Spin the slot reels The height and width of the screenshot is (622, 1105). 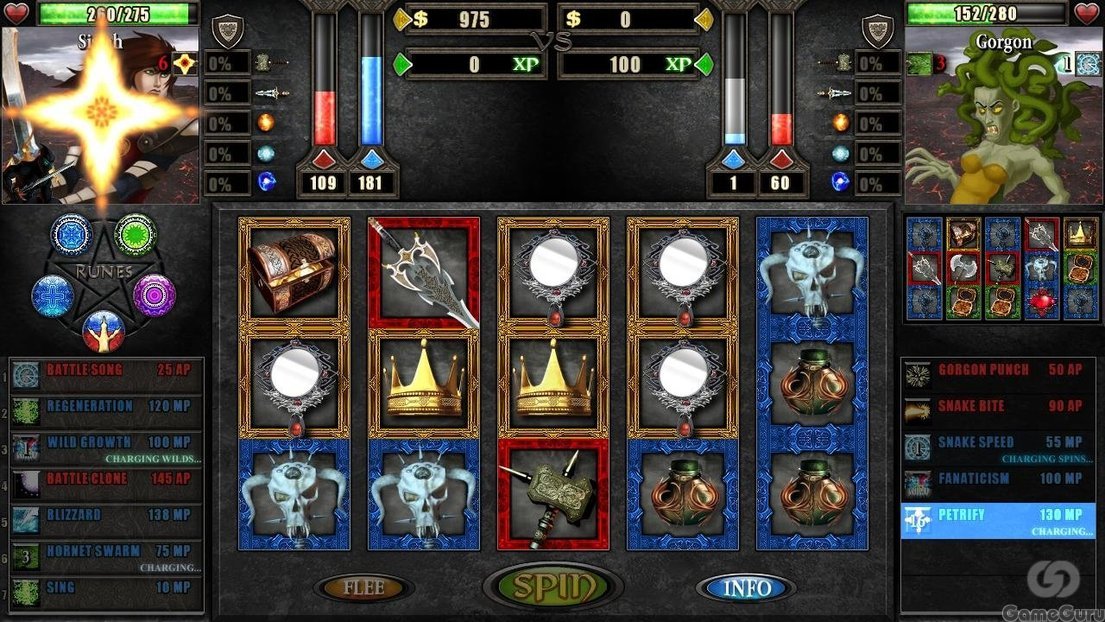(553, 587)
